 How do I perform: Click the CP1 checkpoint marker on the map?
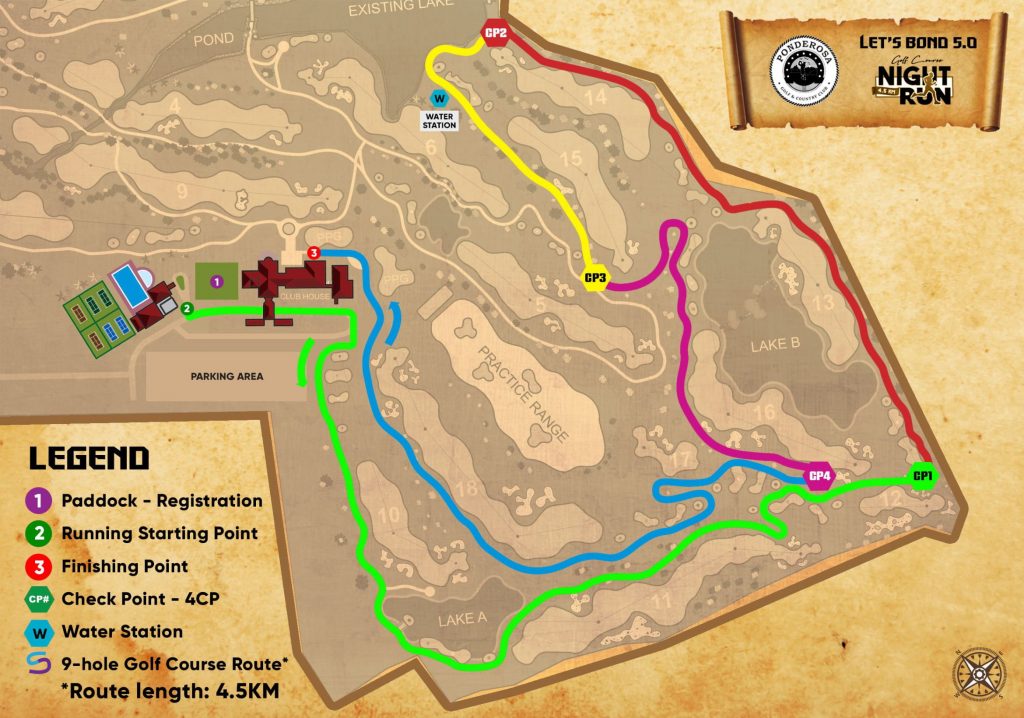click(922, 476)
